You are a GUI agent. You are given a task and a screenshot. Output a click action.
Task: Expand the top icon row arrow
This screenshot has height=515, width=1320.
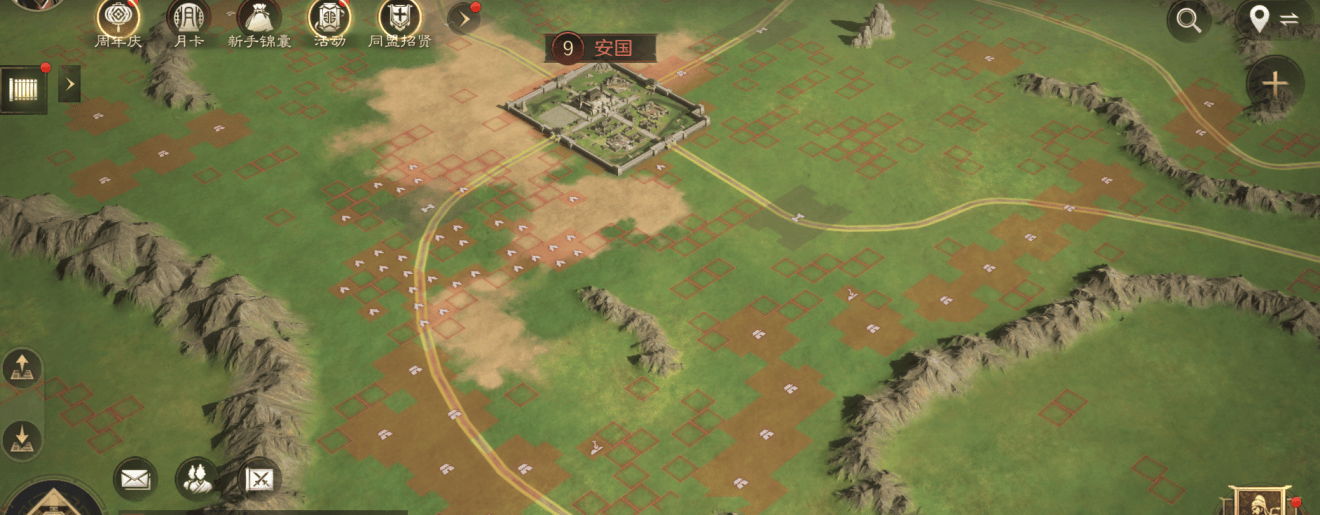(x=463, y=18)
